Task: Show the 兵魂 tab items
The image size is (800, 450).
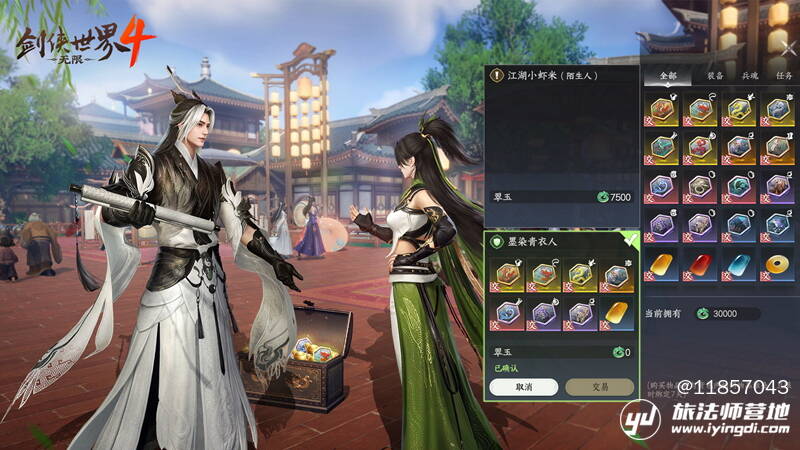Action: [749, 74]
